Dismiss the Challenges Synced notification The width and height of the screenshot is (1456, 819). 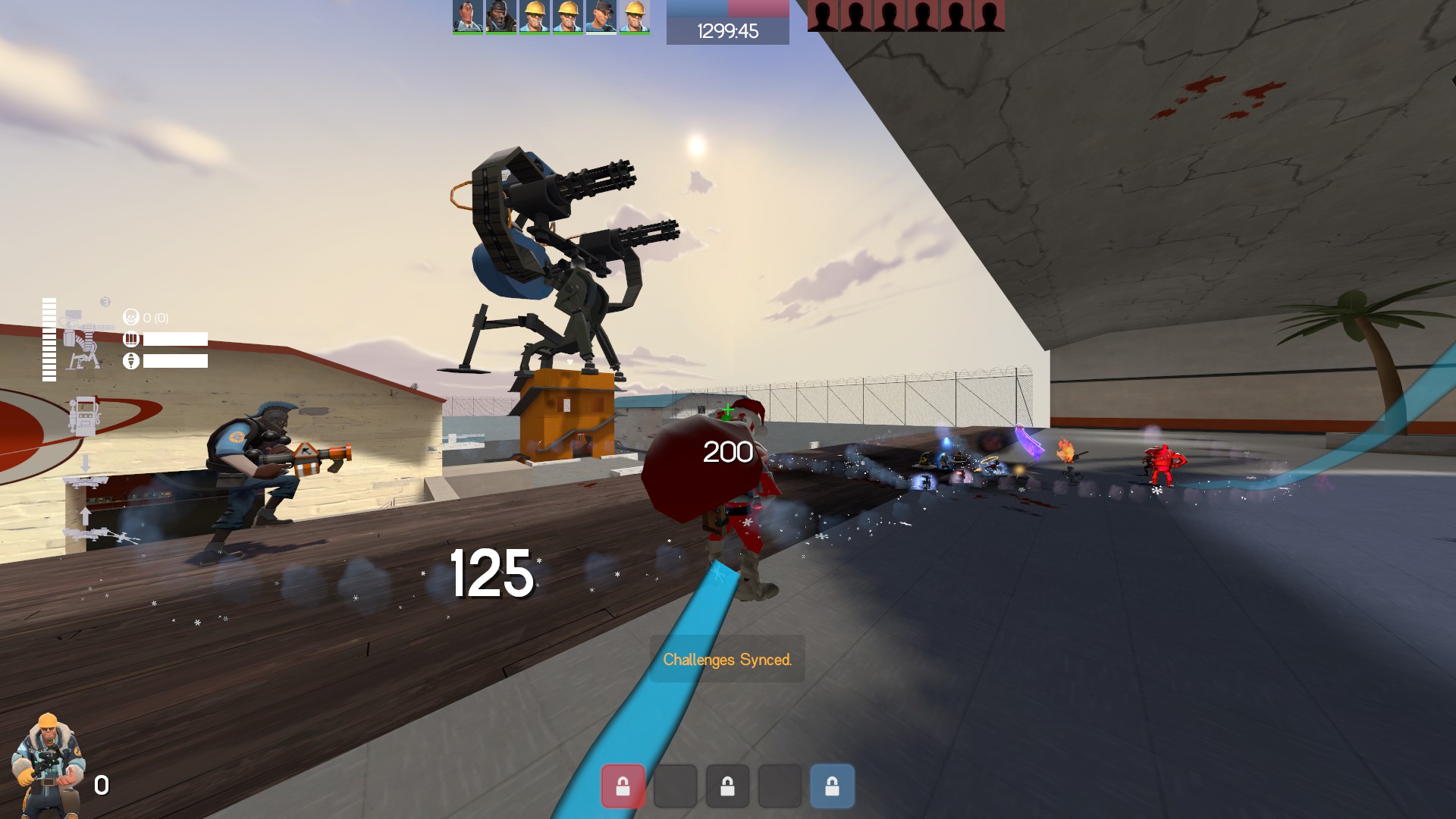[727, 659]
